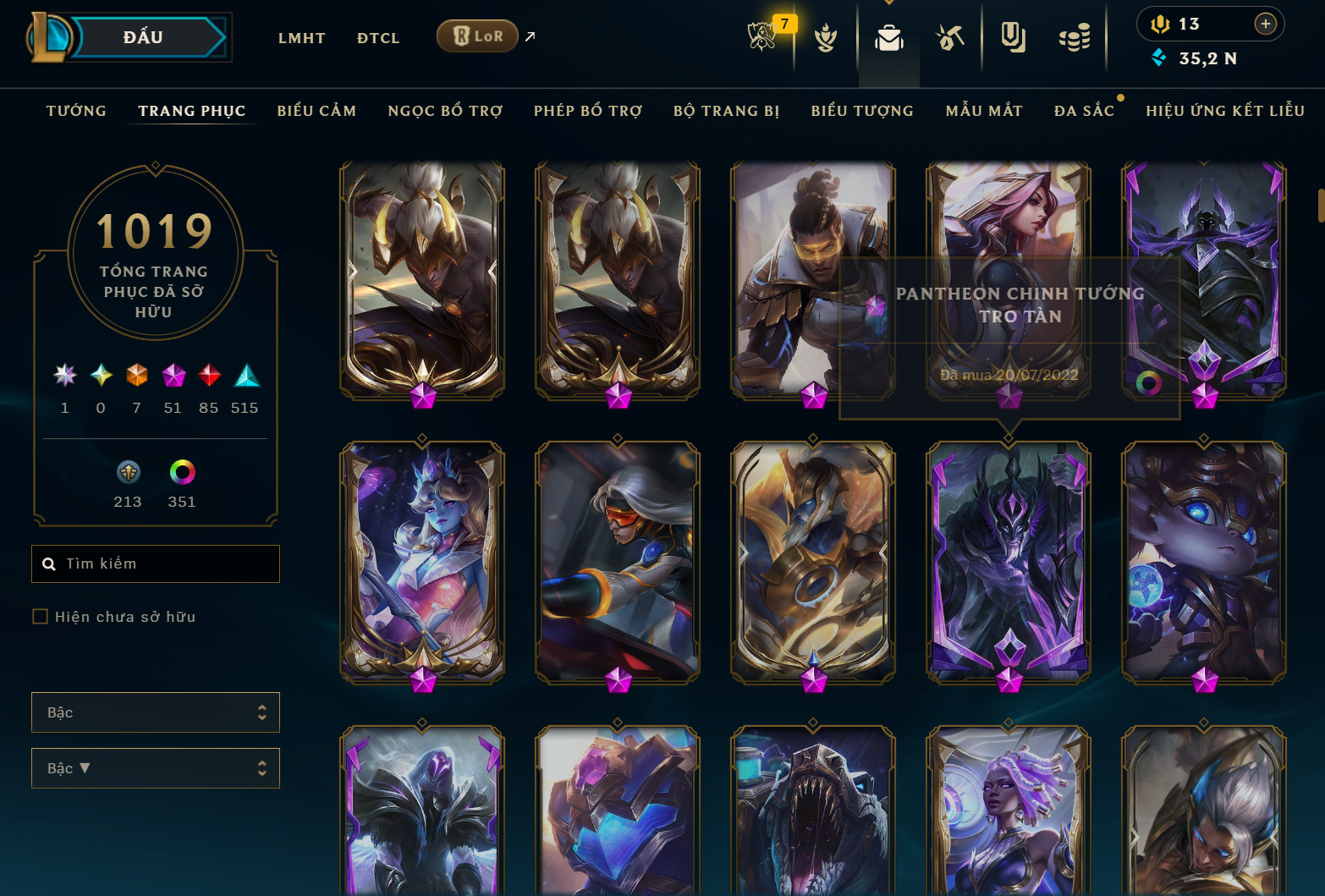1325x896 pixels.
Task: Open the crafting hammer icon
Action: click(x=950, y=38)
